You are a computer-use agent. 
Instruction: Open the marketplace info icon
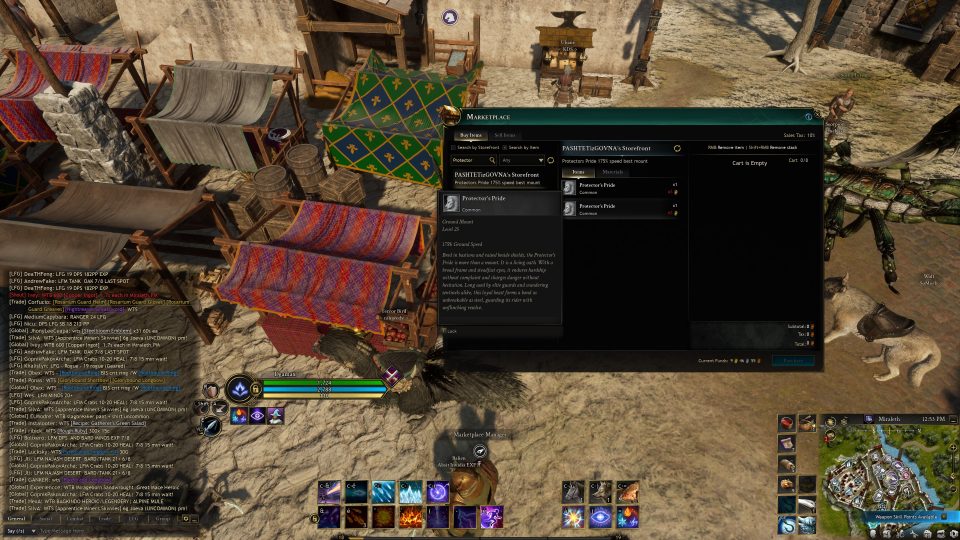[x=808, y=118]
